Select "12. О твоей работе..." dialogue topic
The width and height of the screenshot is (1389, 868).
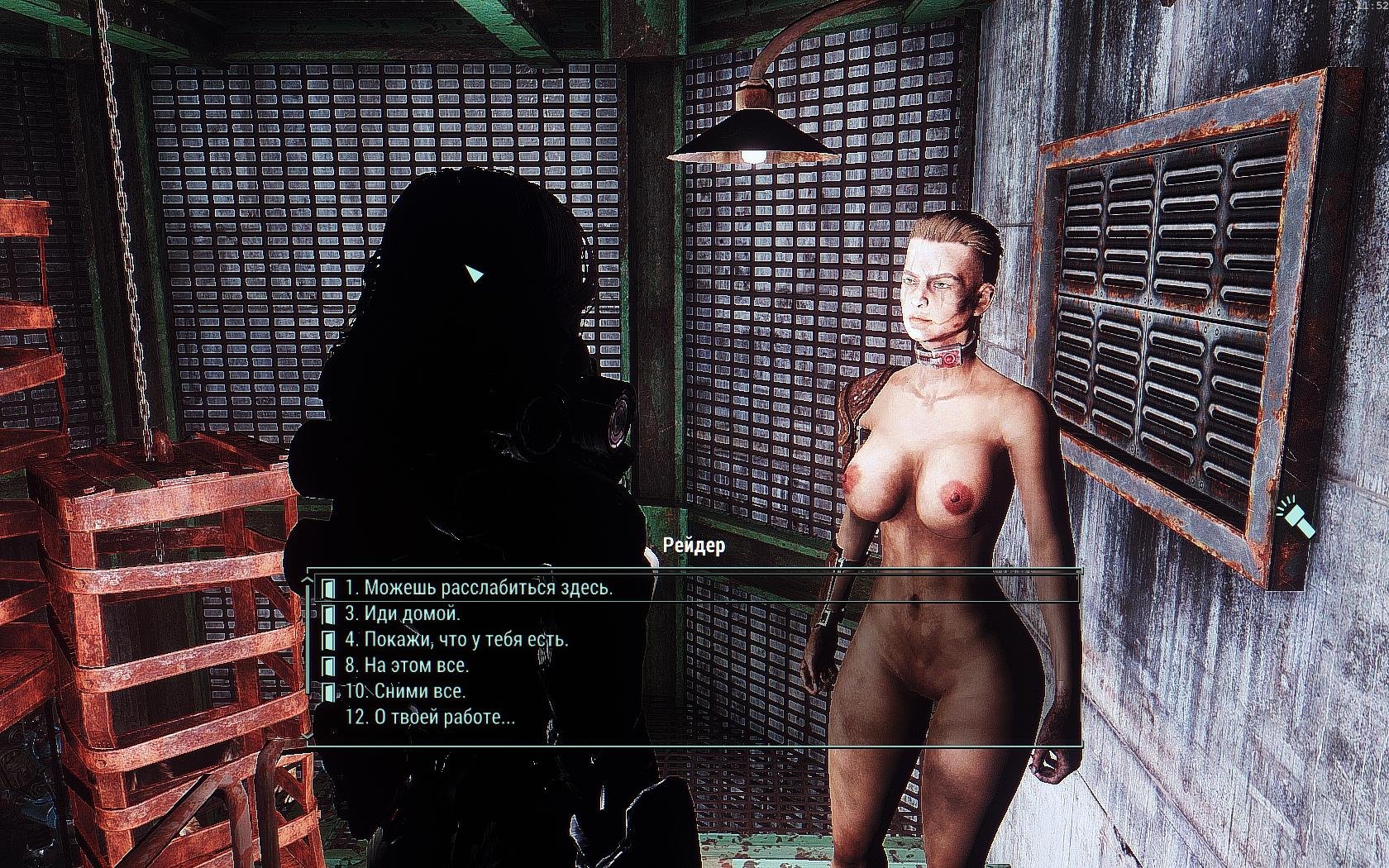[430, 717]
